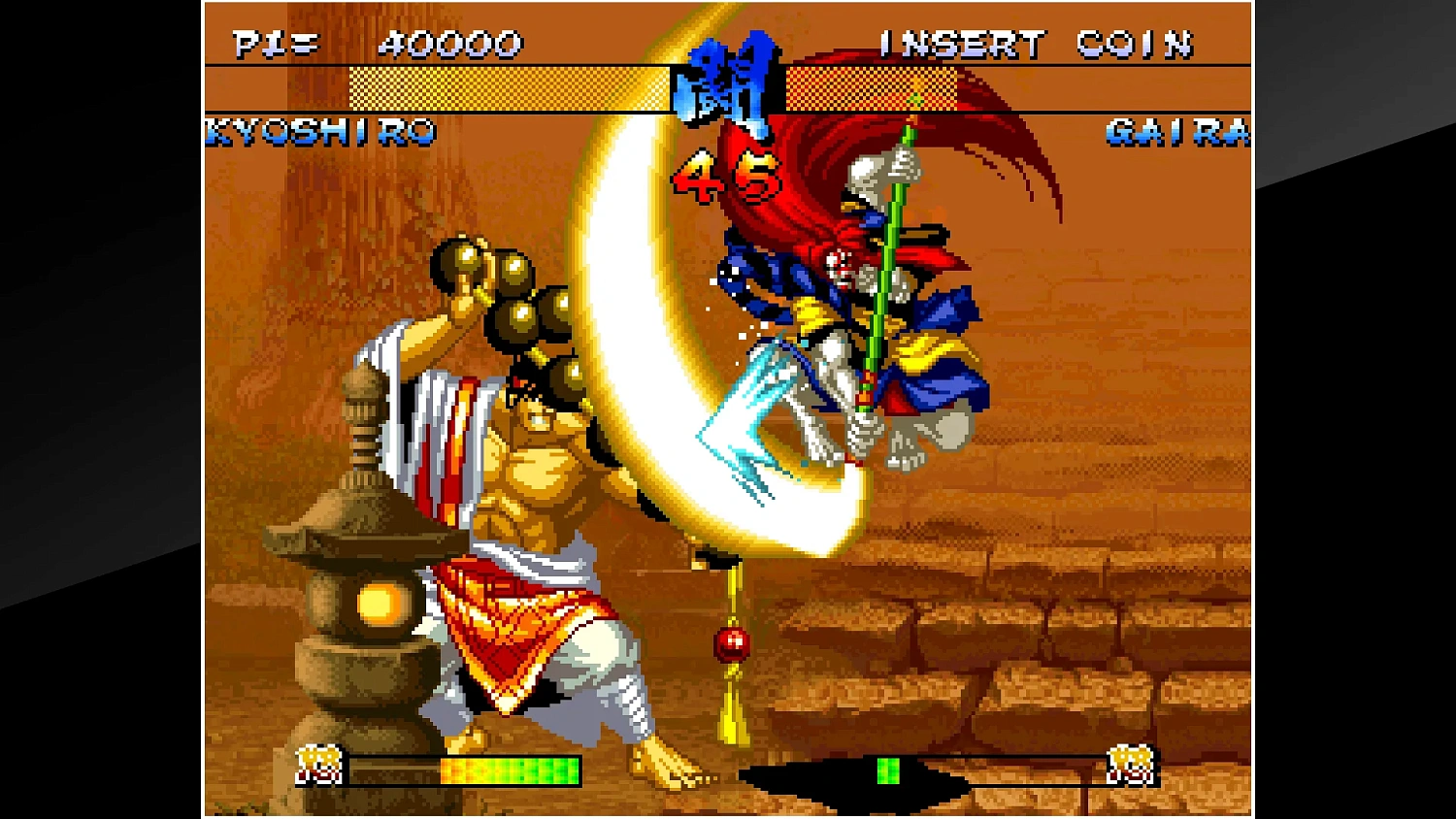The height and width of the screenshot is (819, 1456).
Task: Open the star marker on Gaira's life gauge
Action: click(916, 97)
